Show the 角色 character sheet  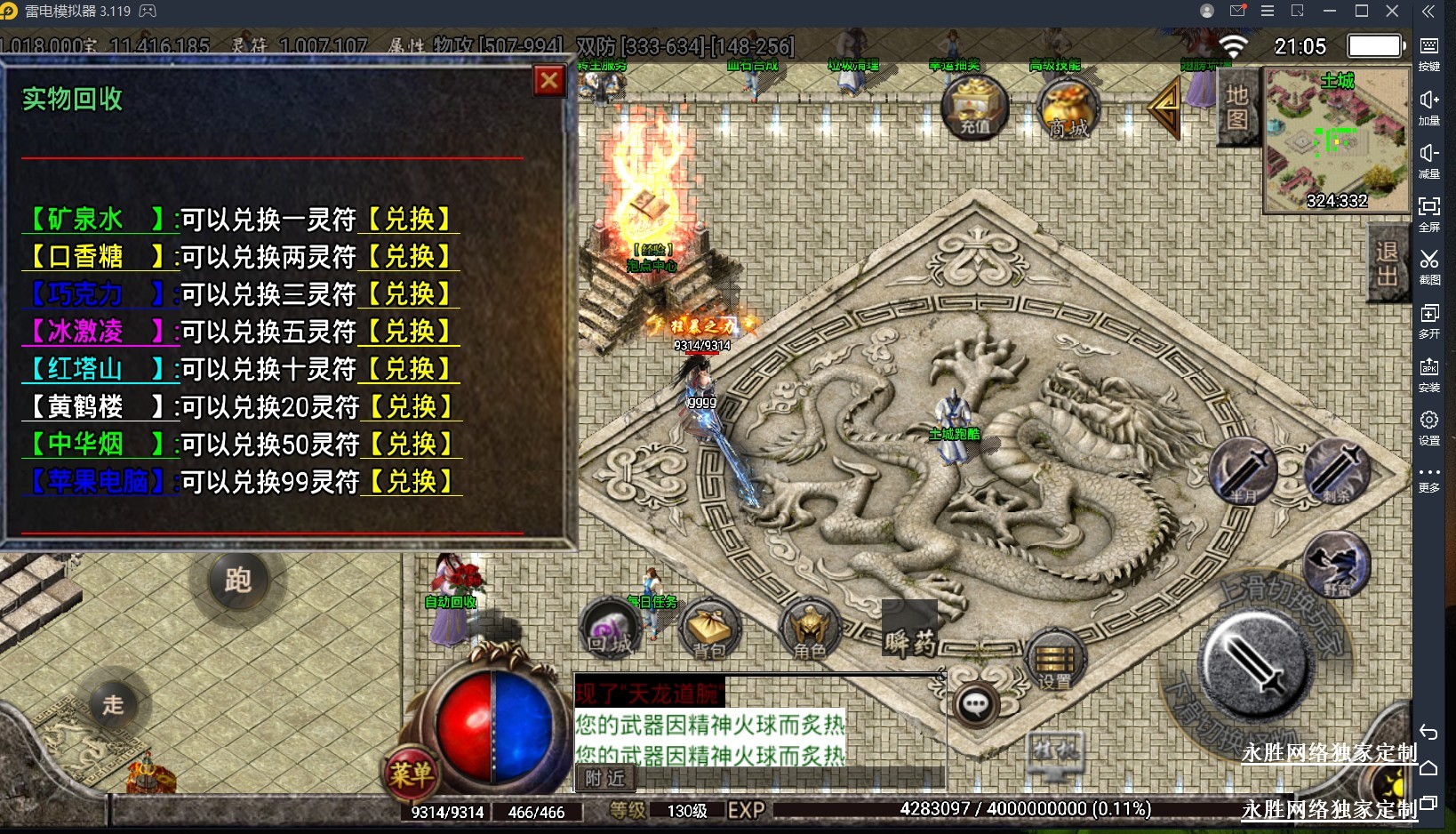coord(809,630)
